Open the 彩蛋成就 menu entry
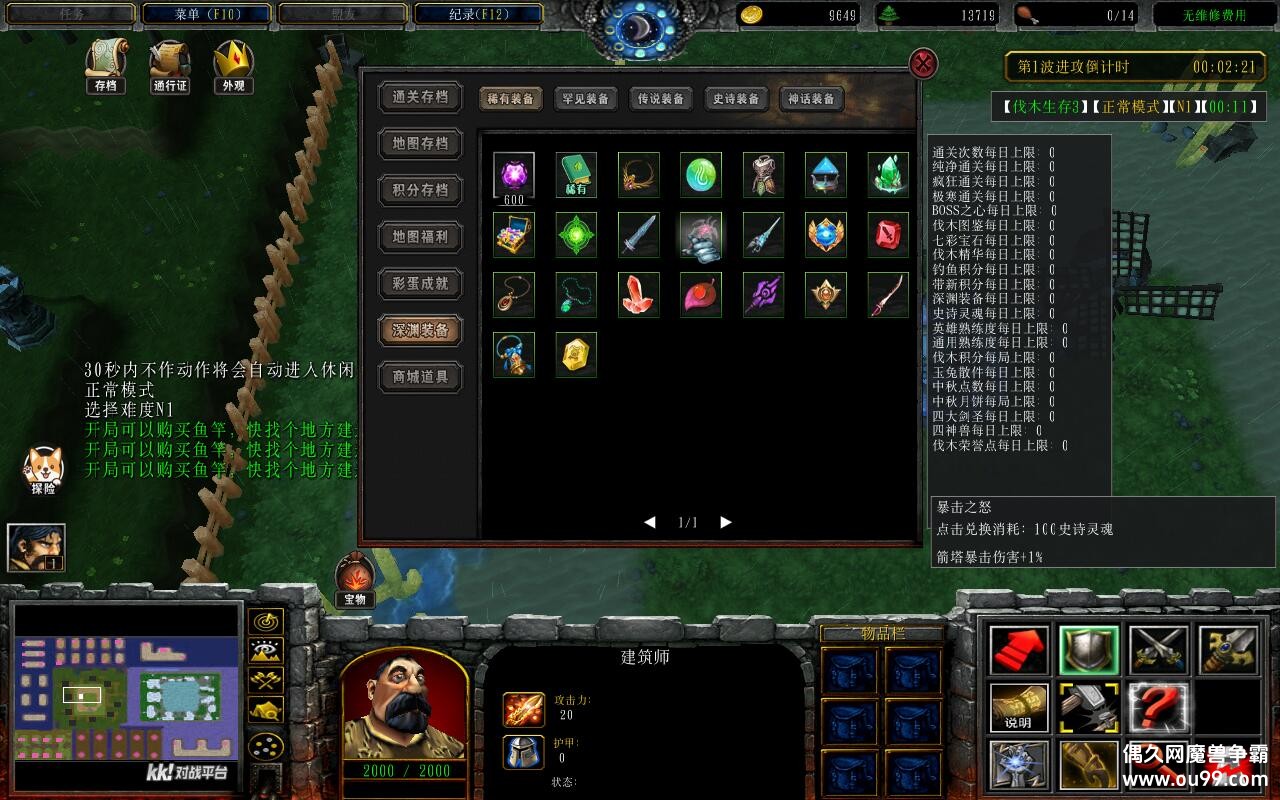1280x800 pixels. [420, 284]
